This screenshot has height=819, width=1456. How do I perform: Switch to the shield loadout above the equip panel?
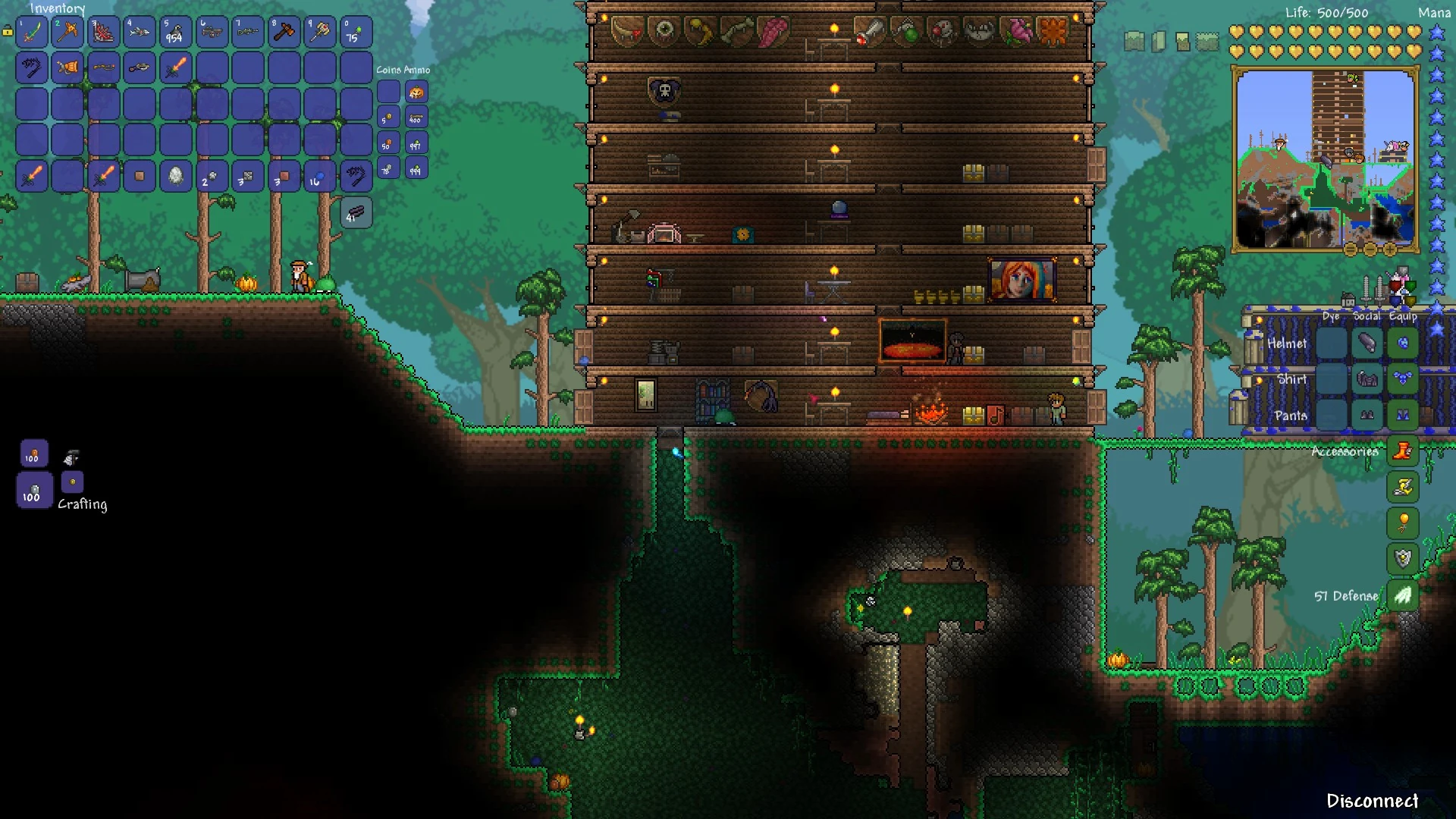point(1395,287)
